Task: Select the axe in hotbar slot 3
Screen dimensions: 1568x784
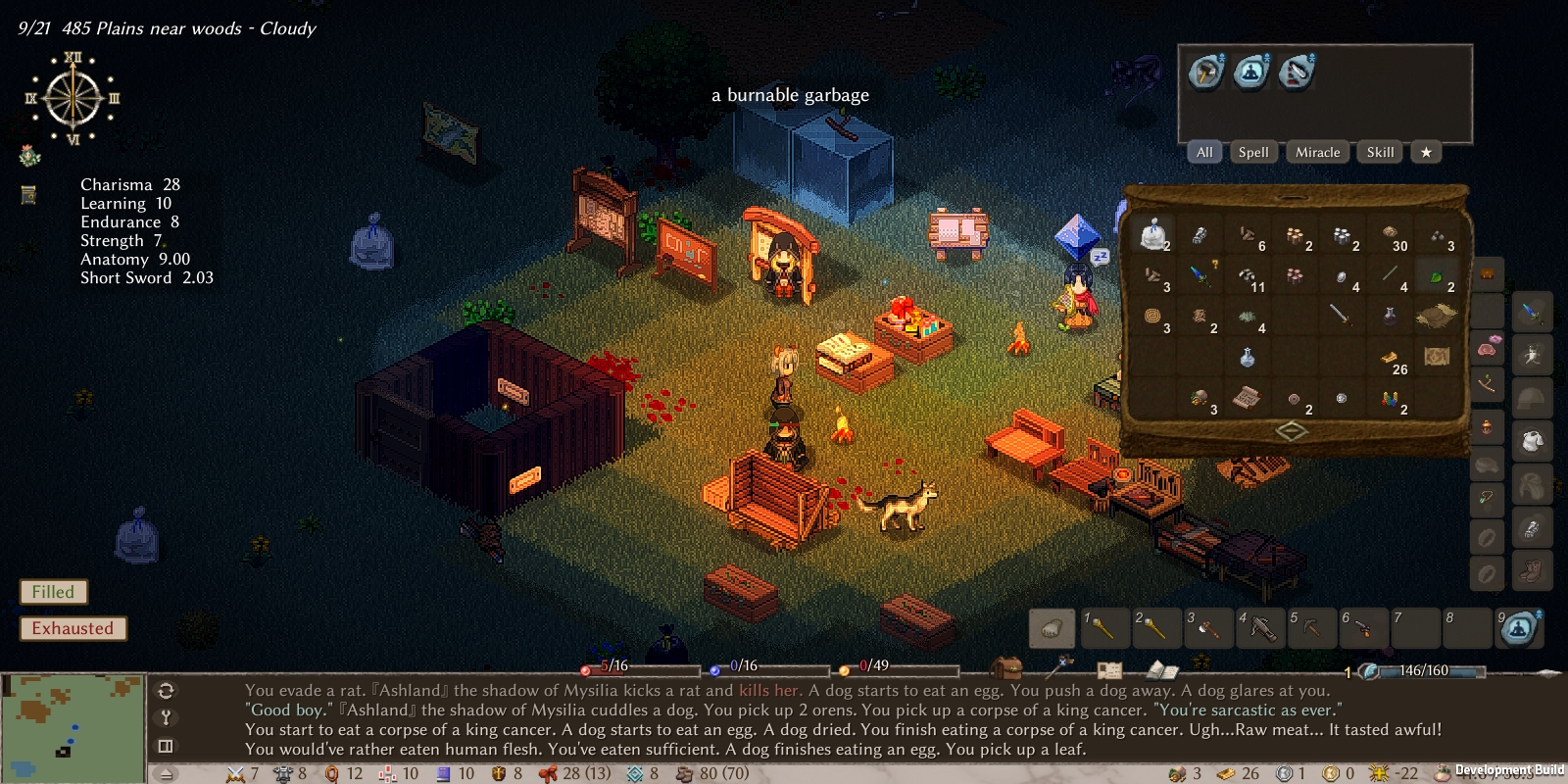Action: 1208,628
